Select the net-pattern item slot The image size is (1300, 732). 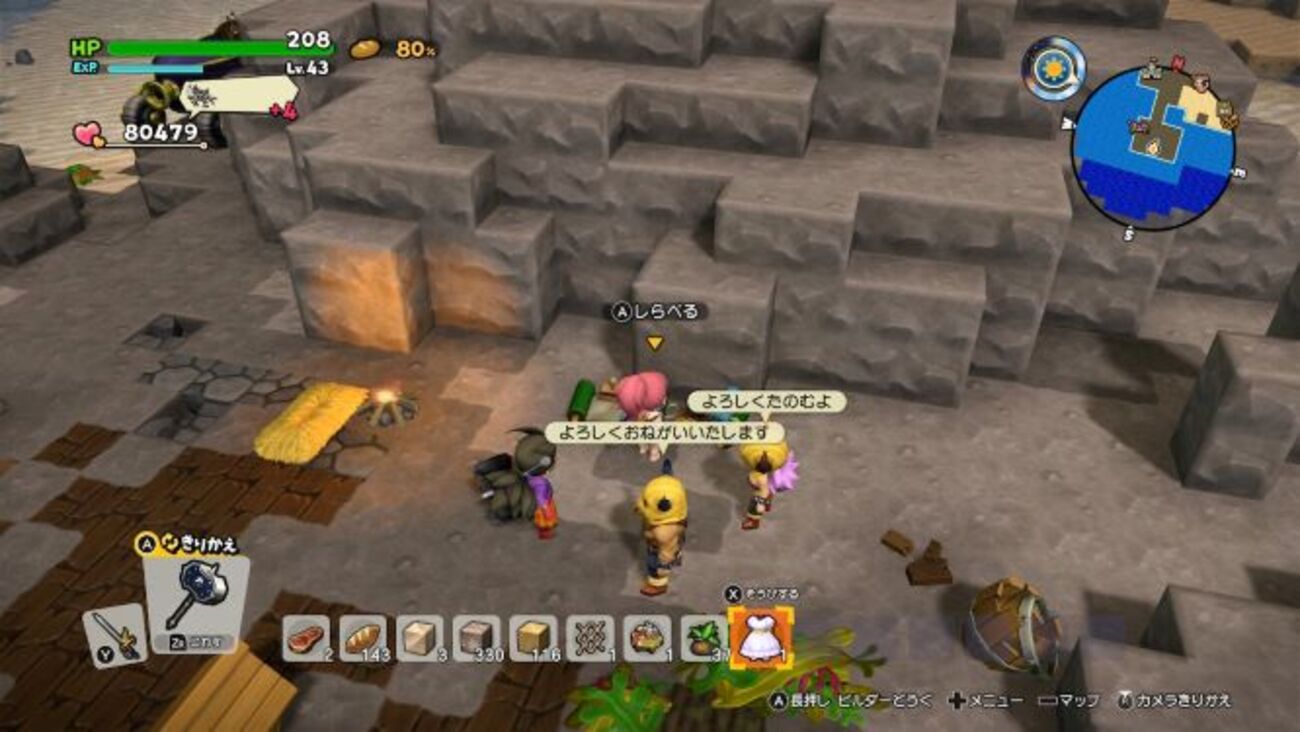(590, 638)
